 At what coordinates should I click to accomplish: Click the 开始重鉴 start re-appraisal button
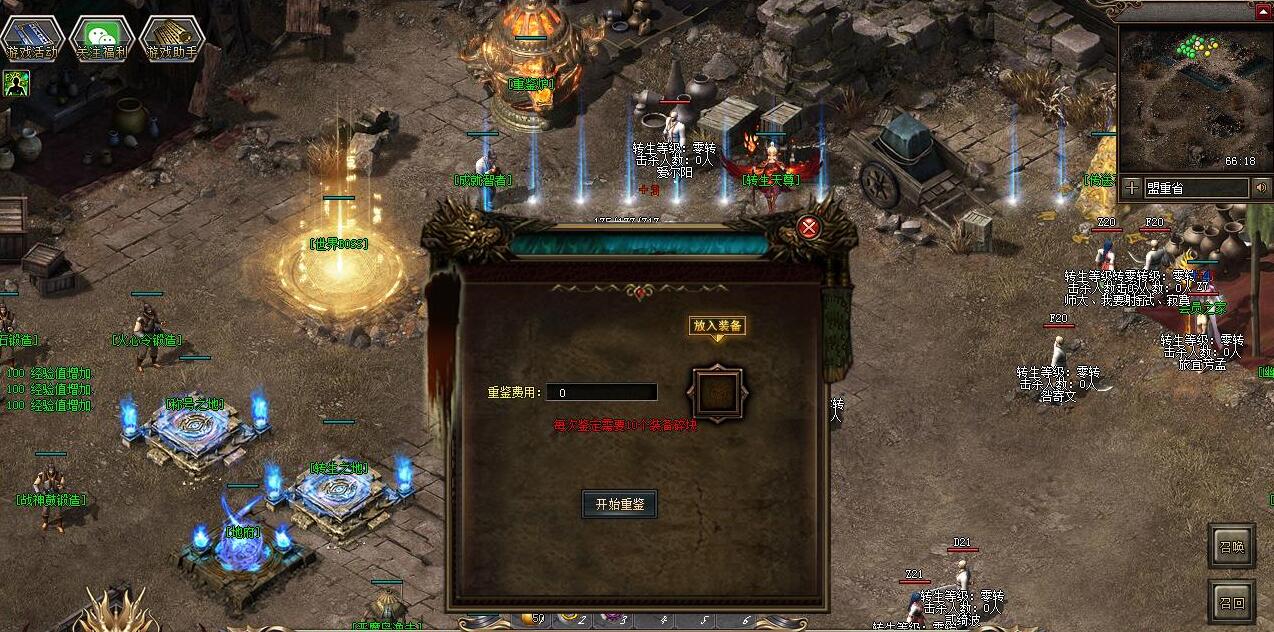619,504
